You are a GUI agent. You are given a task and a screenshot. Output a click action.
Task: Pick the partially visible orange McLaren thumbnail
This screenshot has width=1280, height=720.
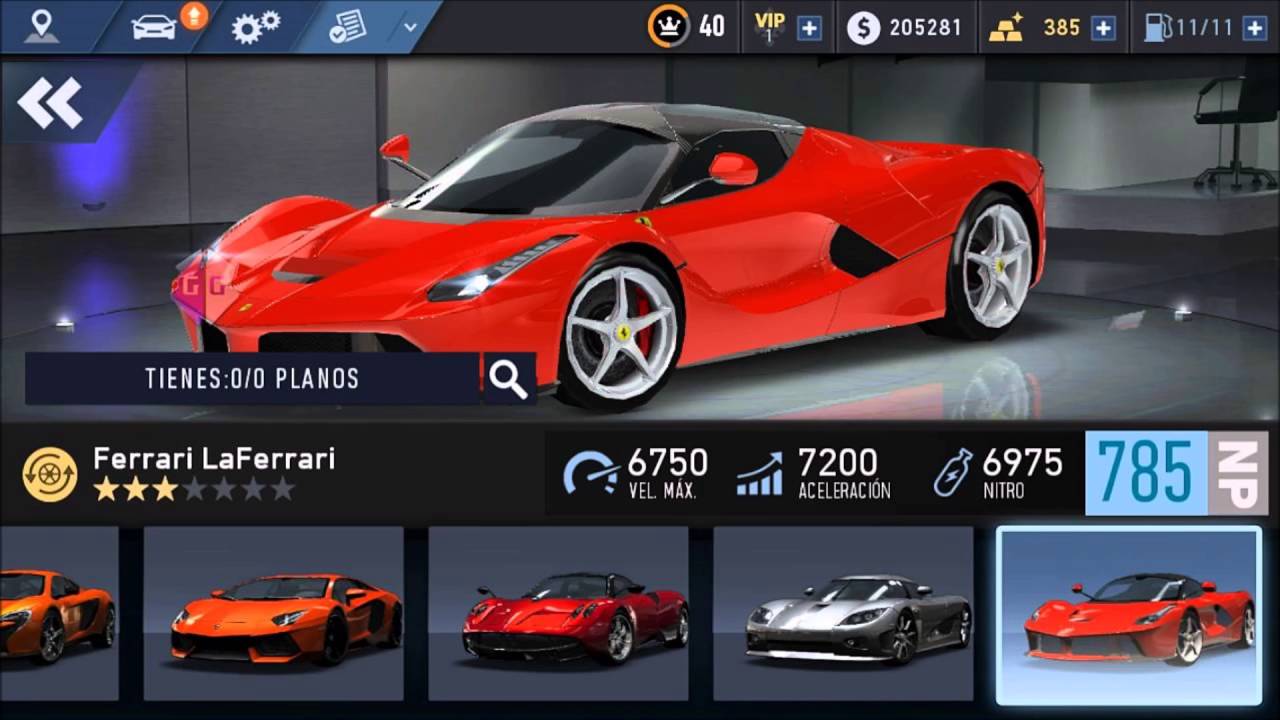[58, 614]
